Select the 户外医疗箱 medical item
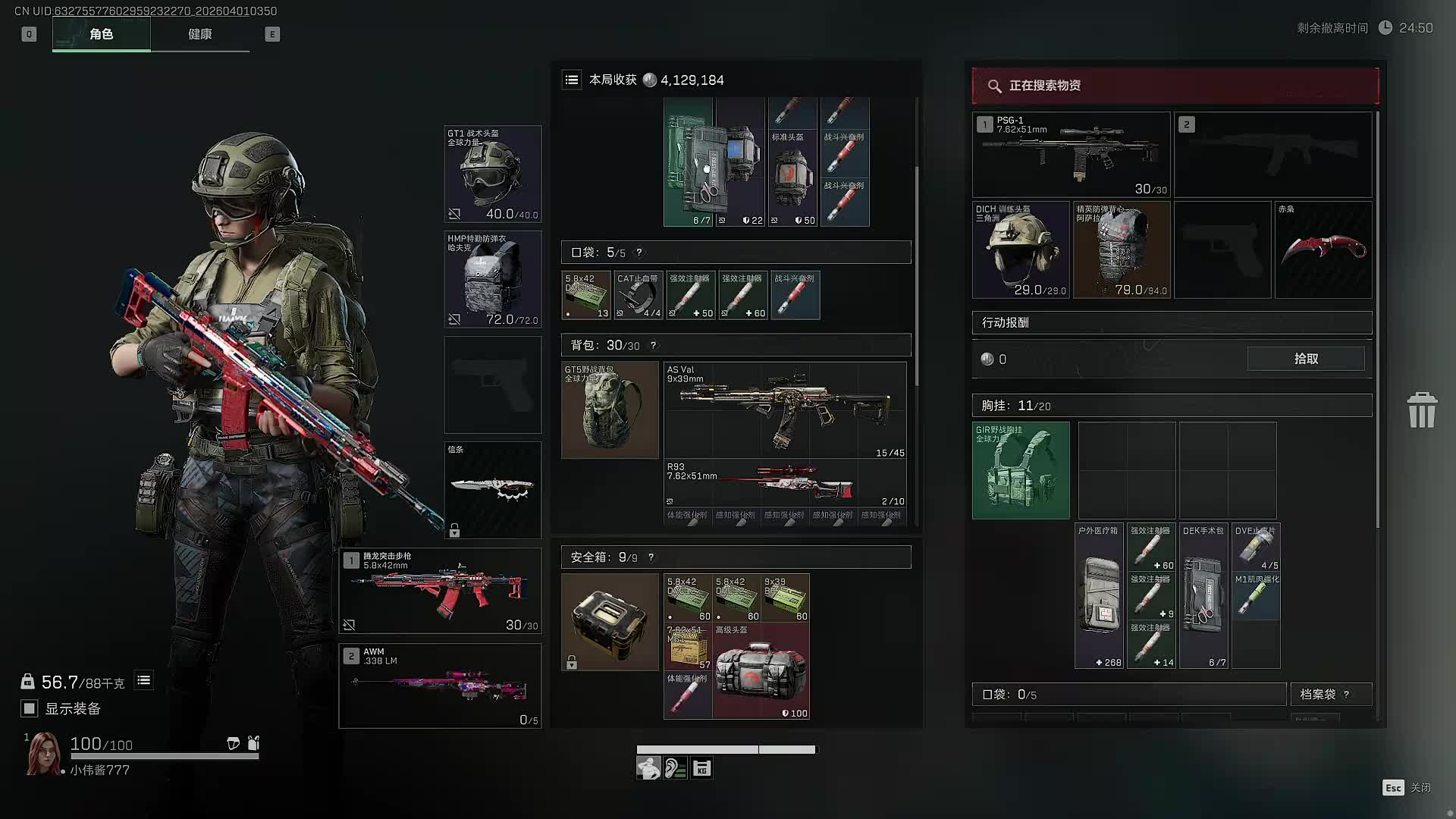Screen dimensions: 1456x819 (x=1099, y=596)
